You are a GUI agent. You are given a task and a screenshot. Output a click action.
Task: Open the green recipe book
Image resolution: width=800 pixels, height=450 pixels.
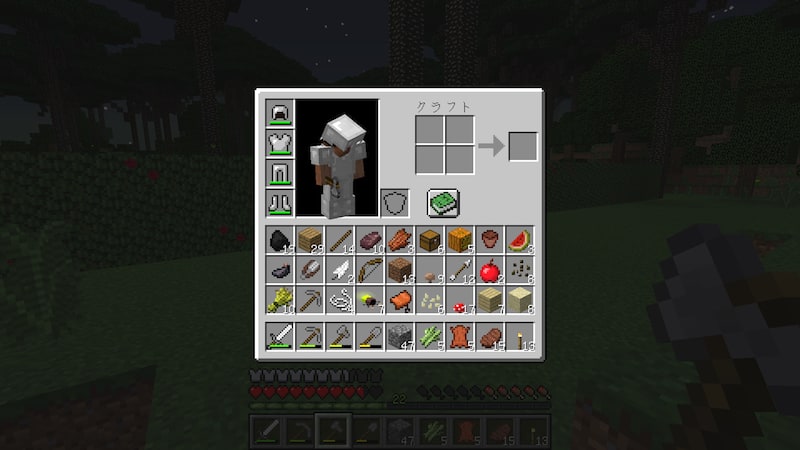pyautogui.click(x=442, y=203)
